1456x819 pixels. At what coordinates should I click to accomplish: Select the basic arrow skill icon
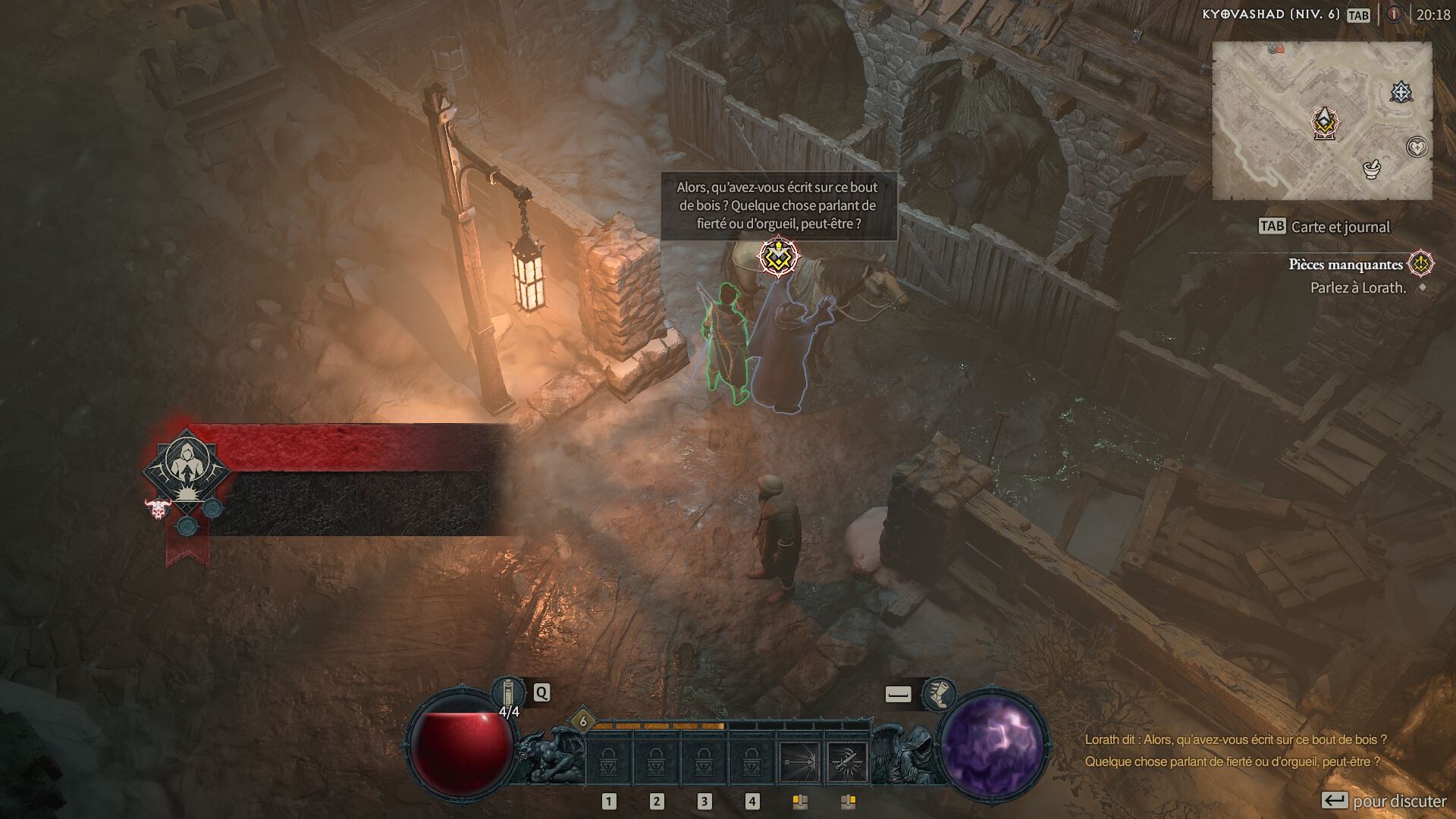798,762
